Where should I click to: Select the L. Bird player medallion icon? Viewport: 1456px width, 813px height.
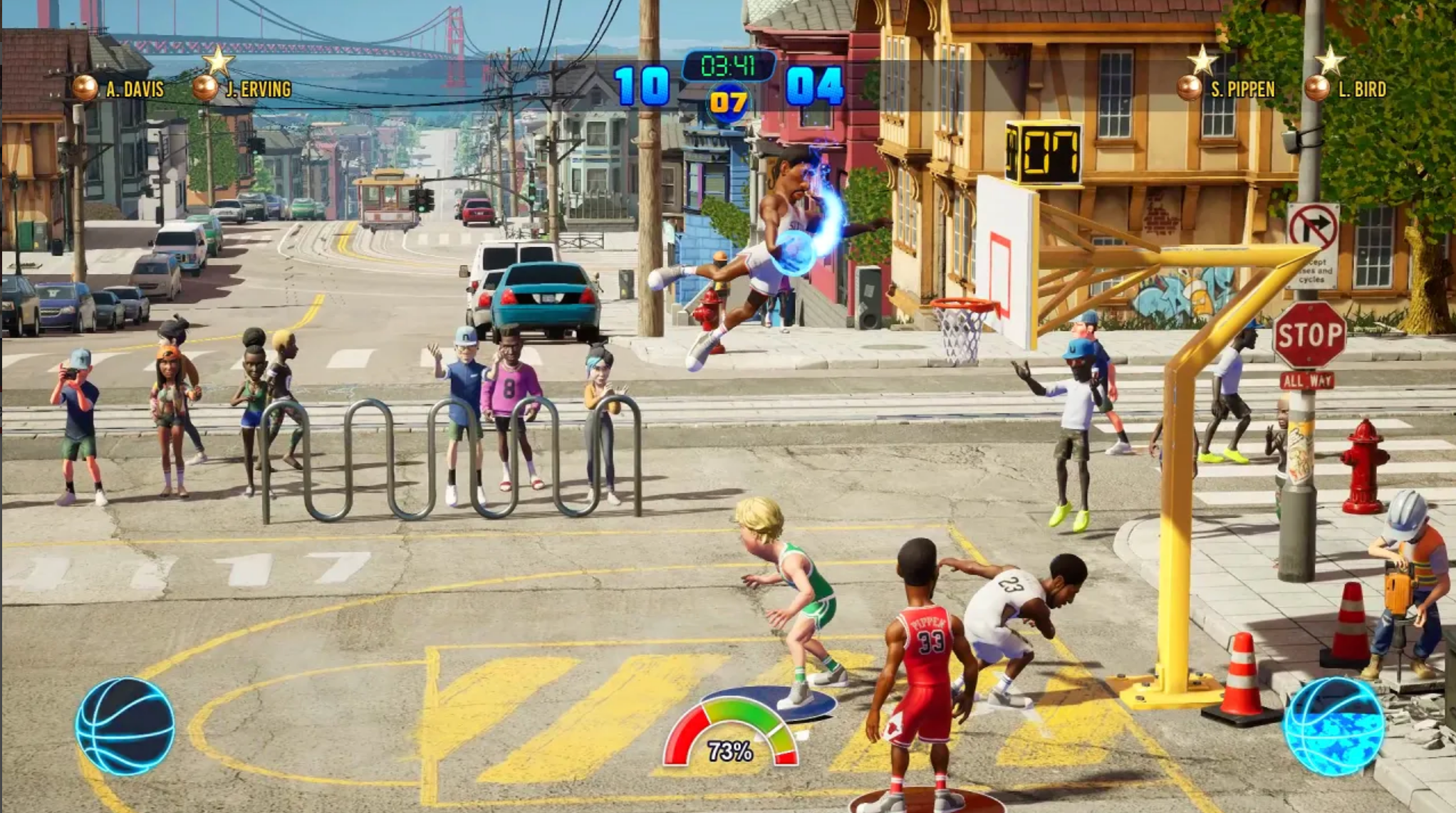point(1319,89)
